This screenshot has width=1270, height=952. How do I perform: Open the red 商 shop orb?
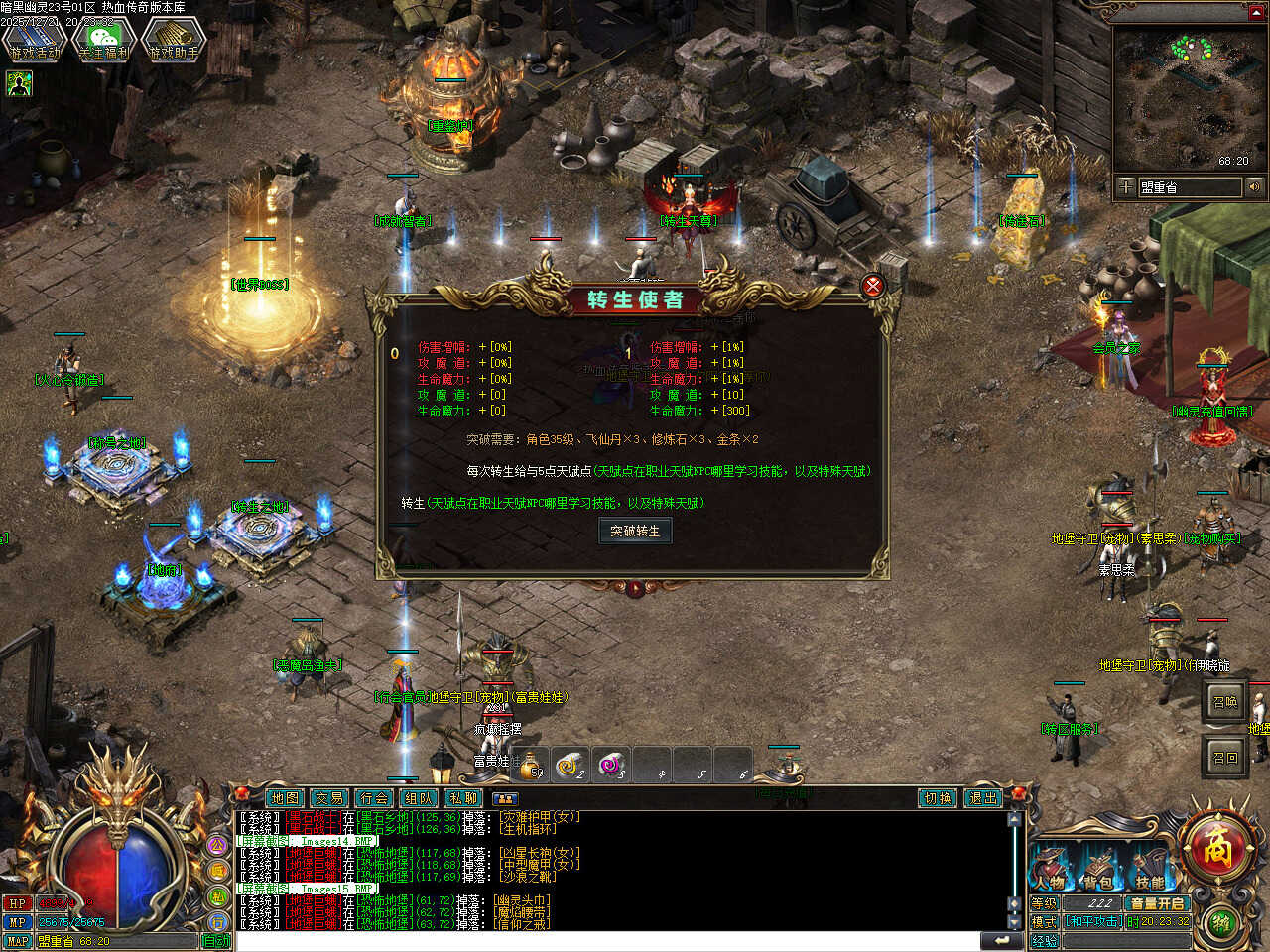click(x=1217, y=849)
